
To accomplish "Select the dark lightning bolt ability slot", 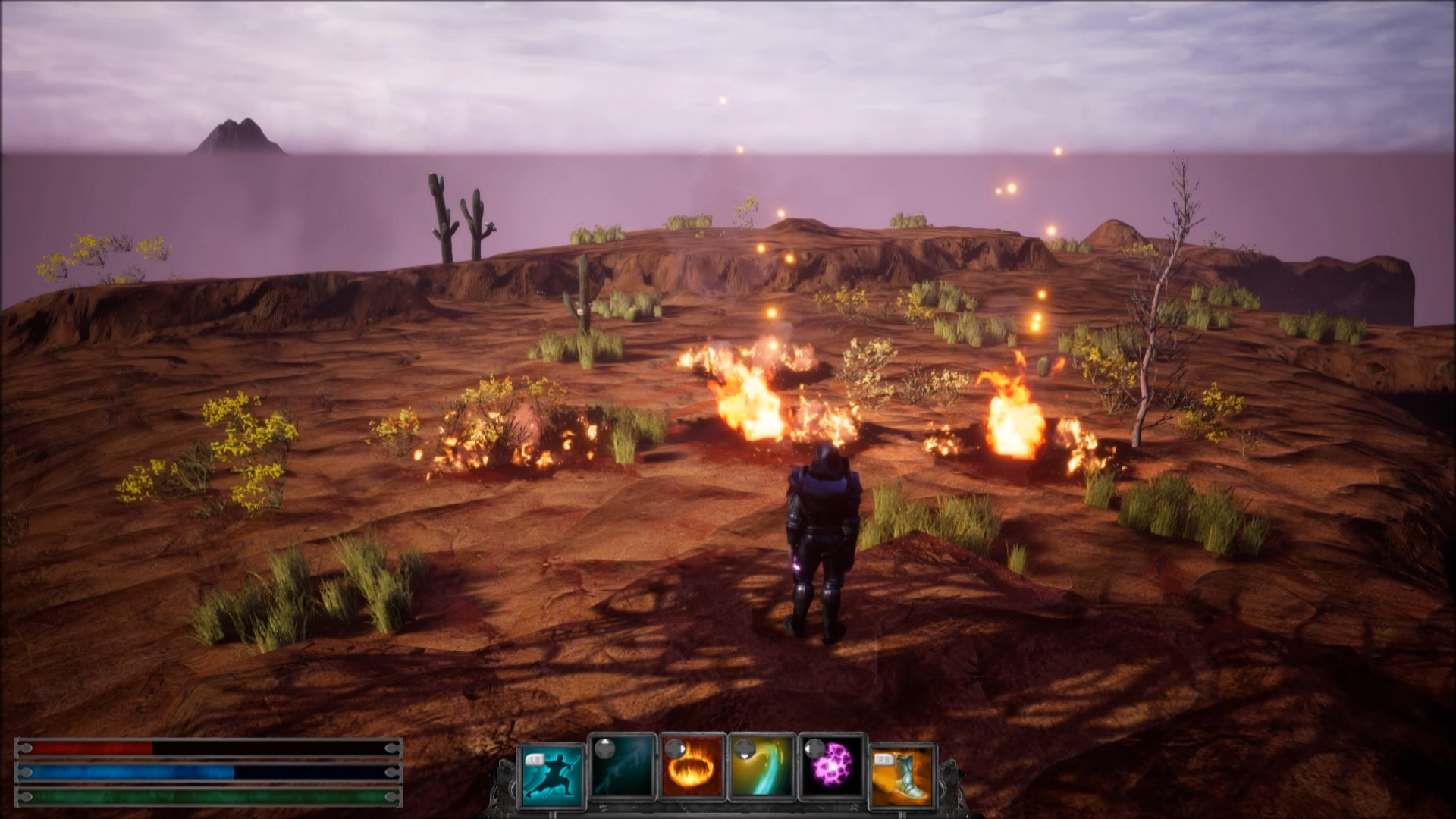I will click(623, 767).
